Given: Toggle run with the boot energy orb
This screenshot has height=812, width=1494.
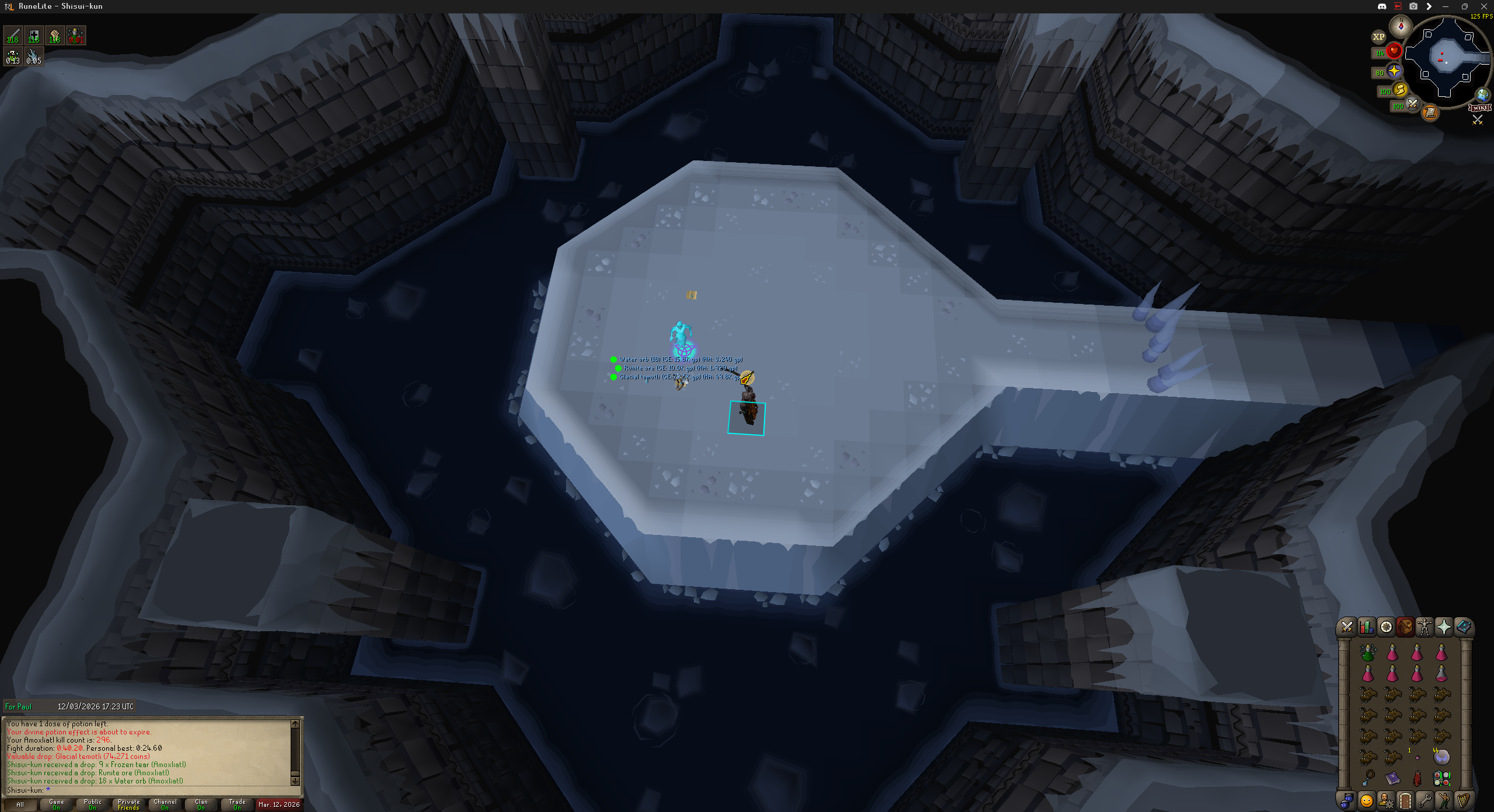Looking at the screenshot, I should coord(1399,90).
